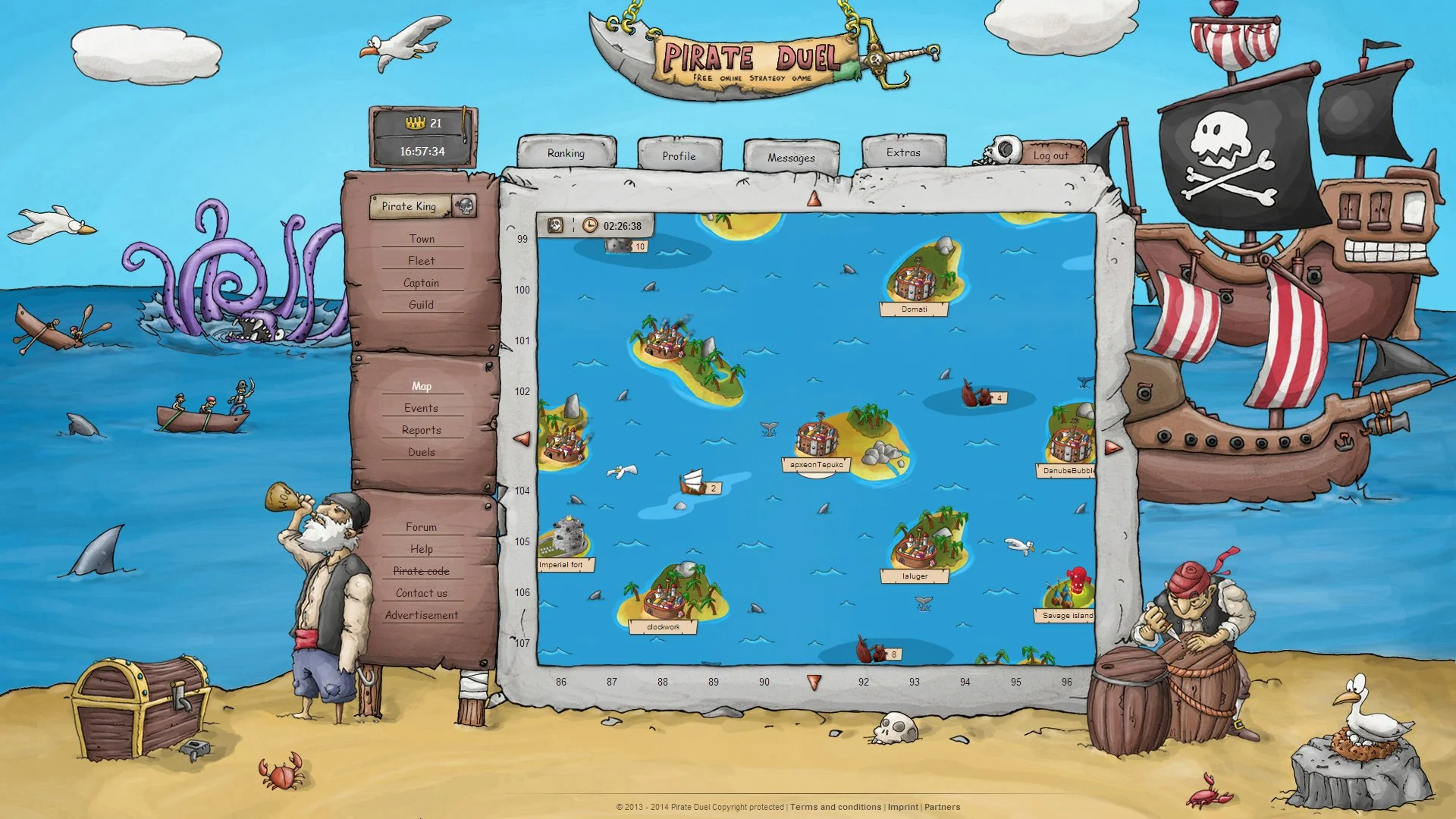
Task: Switch to the Ranking tab
Action: click(566, 153)
